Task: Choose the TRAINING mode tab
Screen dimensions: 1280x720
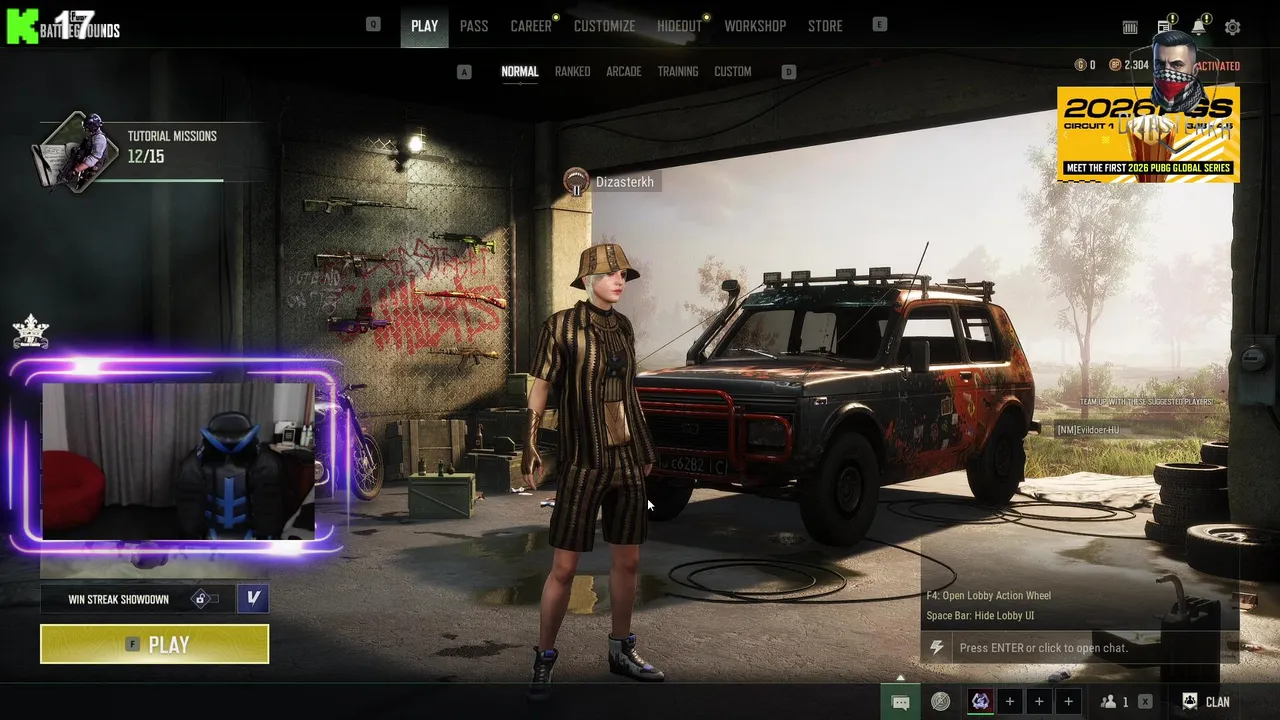Action: (677, 72)
